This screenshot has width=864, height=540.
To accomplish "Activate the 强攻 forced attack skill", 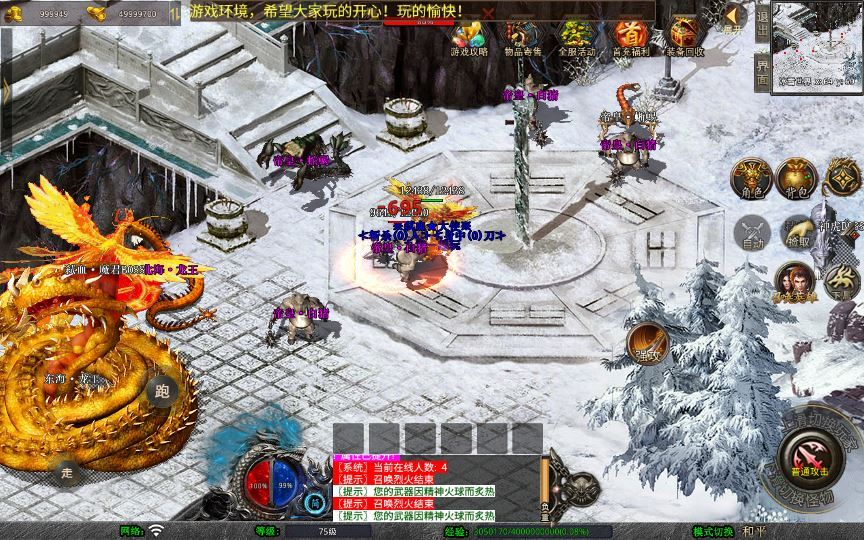I will tap(648, 342).
